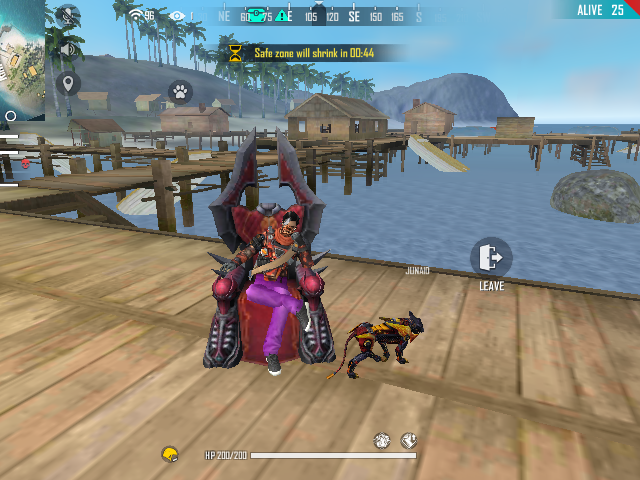This screenshot has height=480, width=640.
Task: Select the yellow helmet icon
Action: [x=170, y=455]
